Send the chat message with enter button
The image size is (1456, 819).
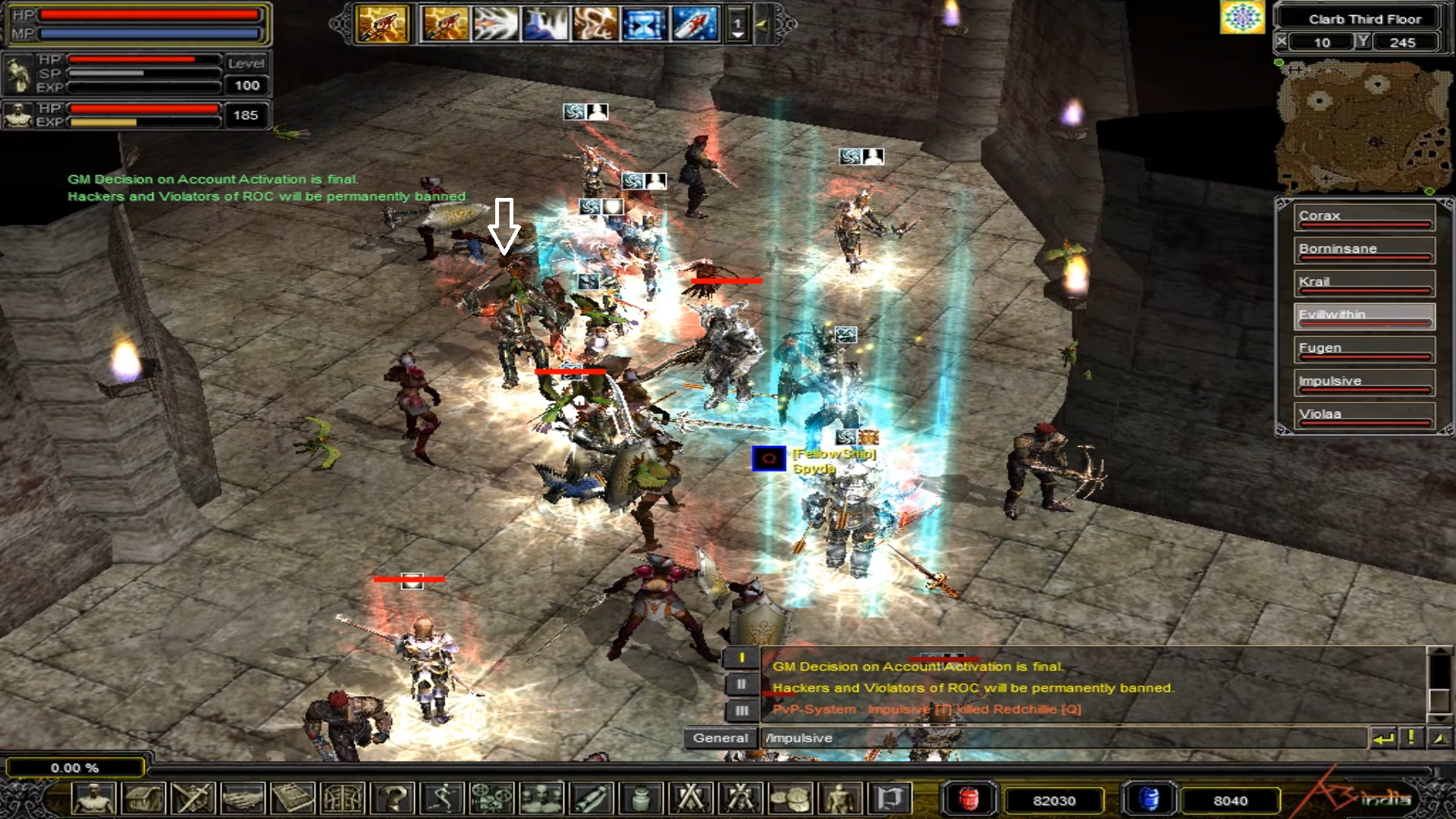[1383, 738]
